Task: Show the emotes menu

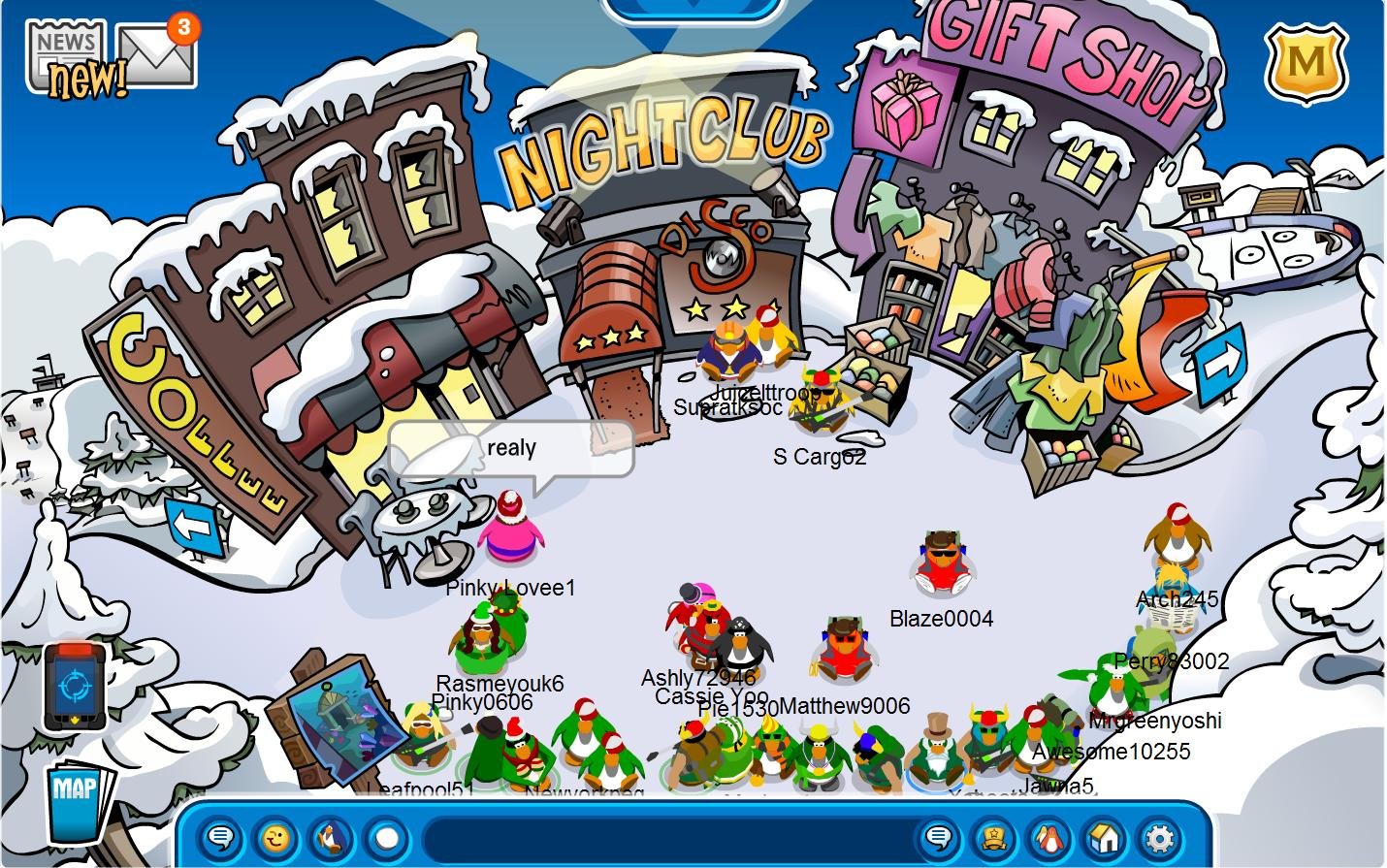Action: pos(276,838)
